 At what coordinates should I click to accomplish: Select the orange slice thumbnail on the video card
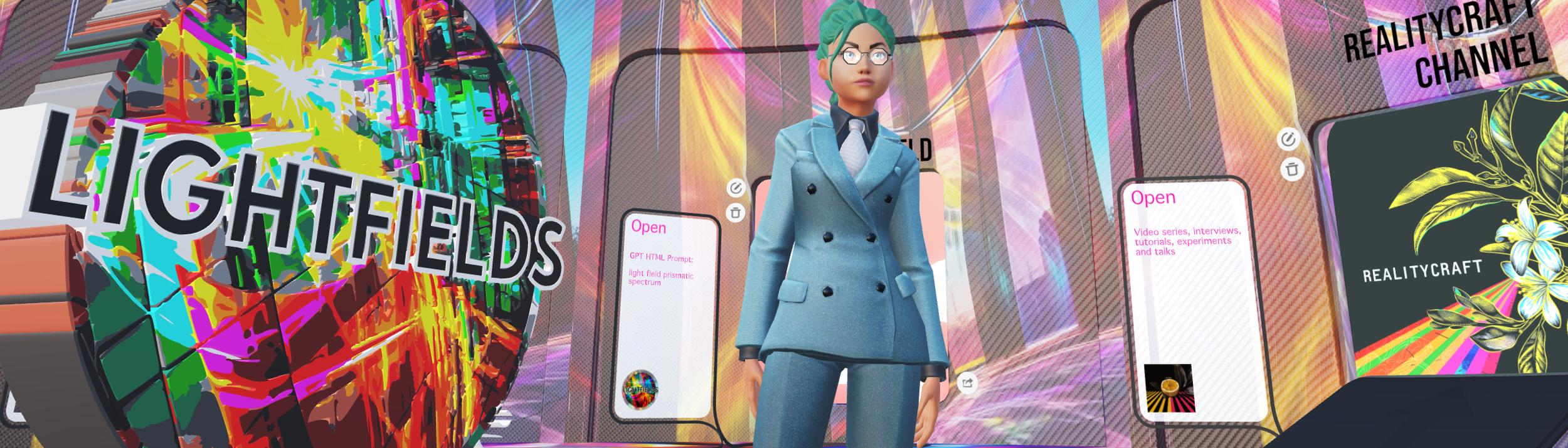pos(1169,388)
